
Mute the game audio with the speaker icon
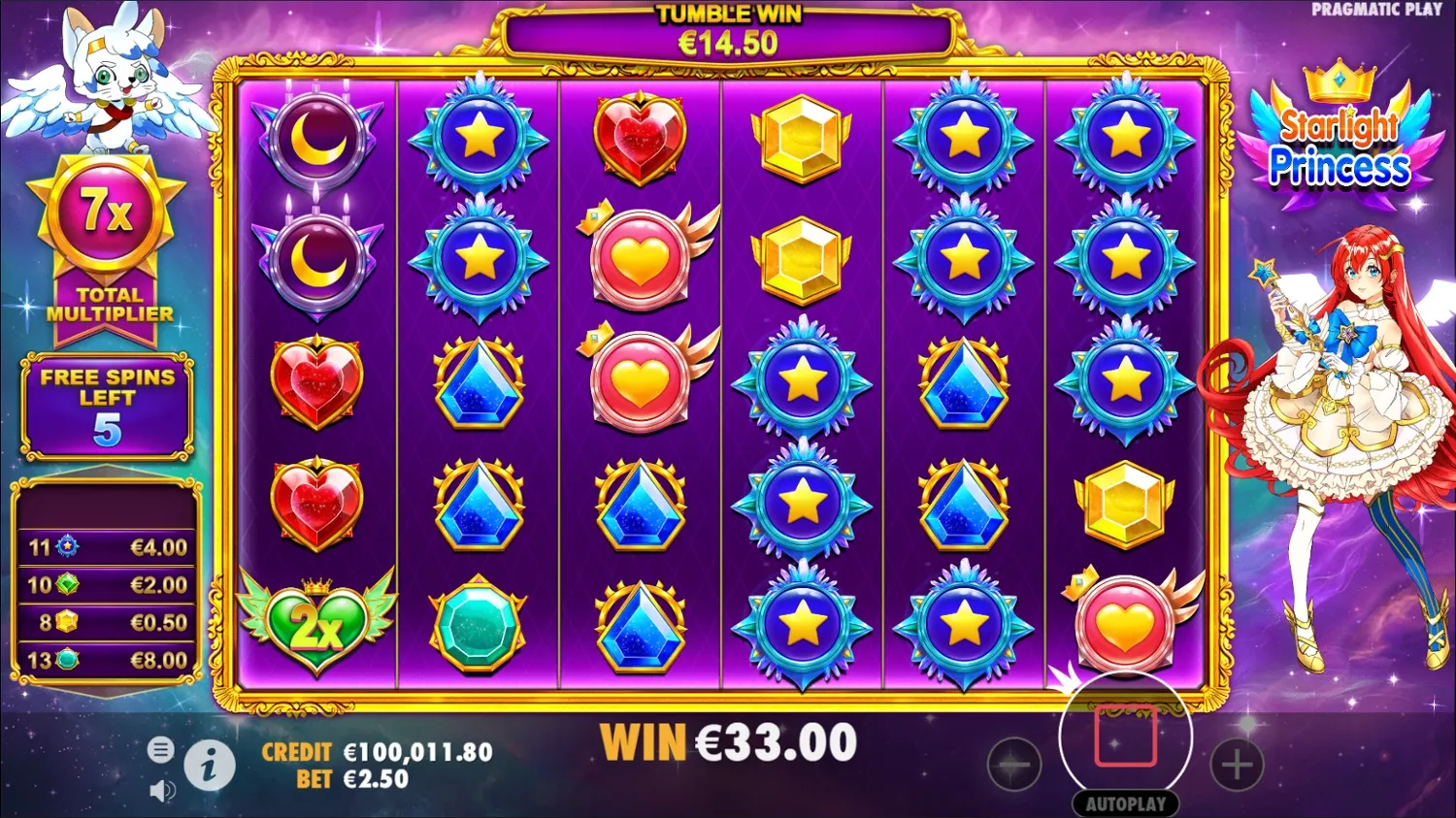160,789
